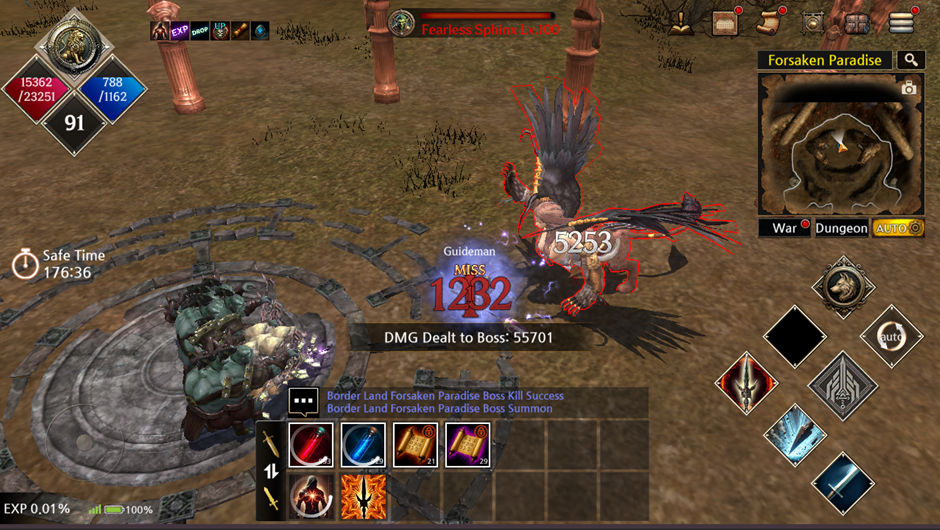Open the quest scroll icon
Viewport: 940px width, 530px height.
coord(769,22)
